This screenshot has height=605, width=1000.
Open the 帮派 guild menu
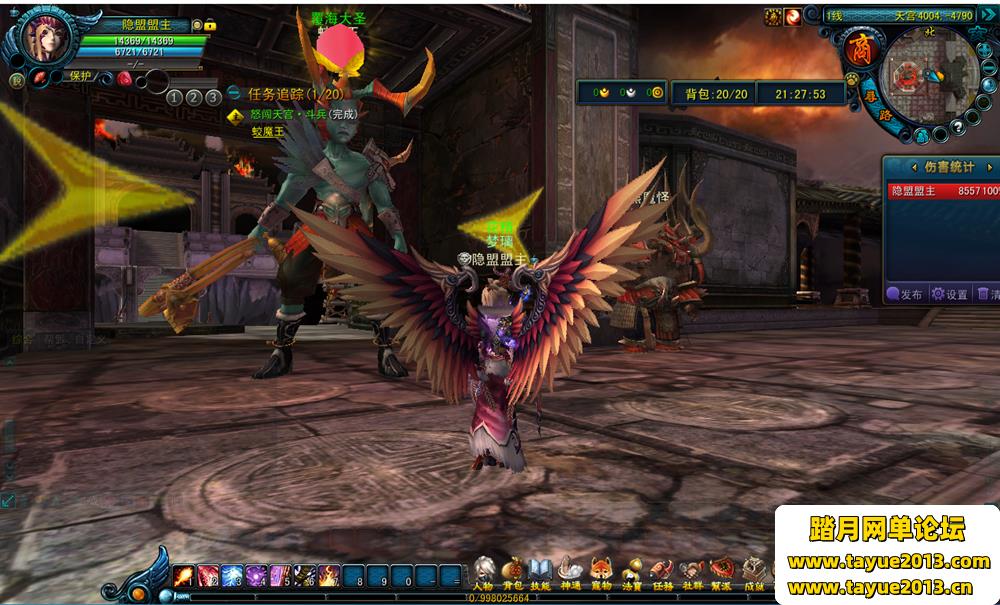point(722,574)
